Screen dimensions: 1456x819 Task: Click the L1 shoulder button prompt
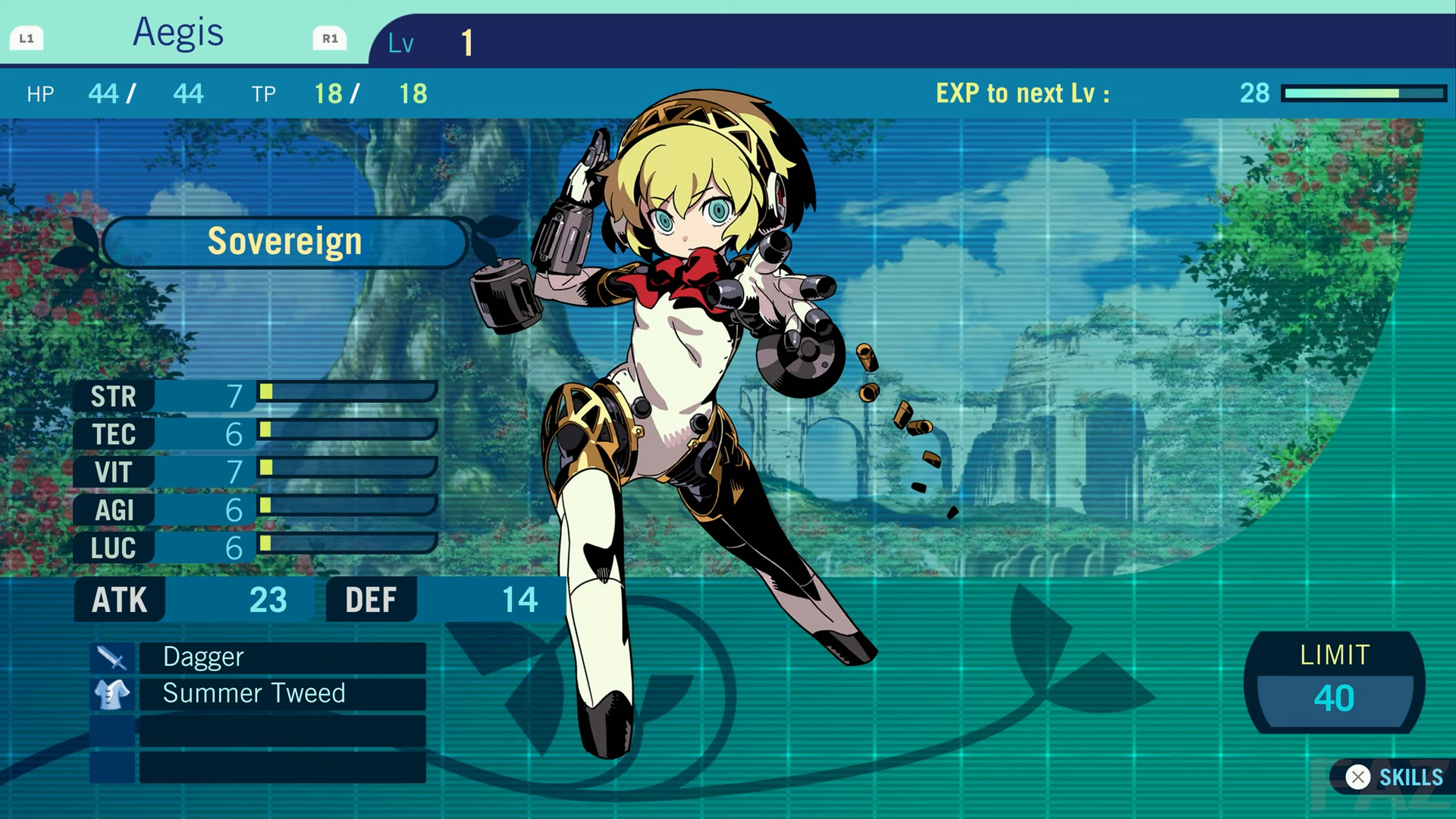(28, 36)
